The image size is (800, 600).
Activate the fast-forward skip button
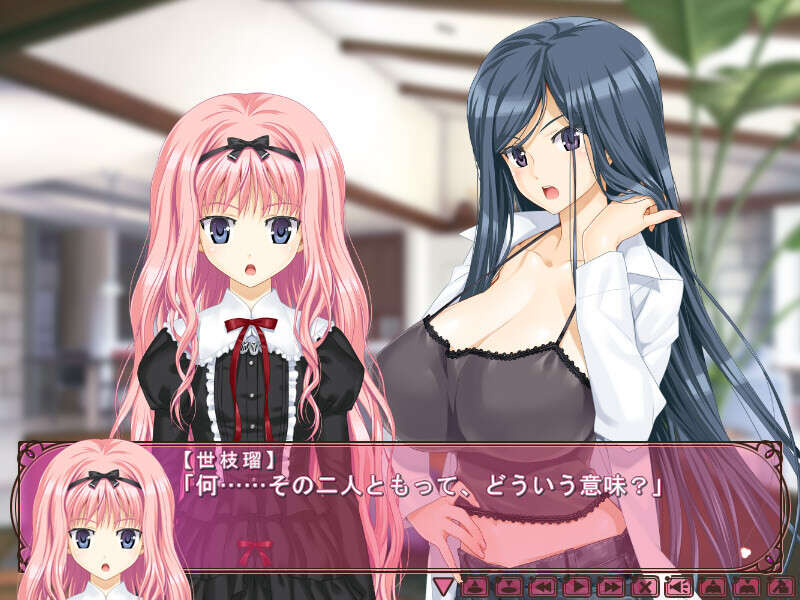pyautogui.click(x=610, y=587)
